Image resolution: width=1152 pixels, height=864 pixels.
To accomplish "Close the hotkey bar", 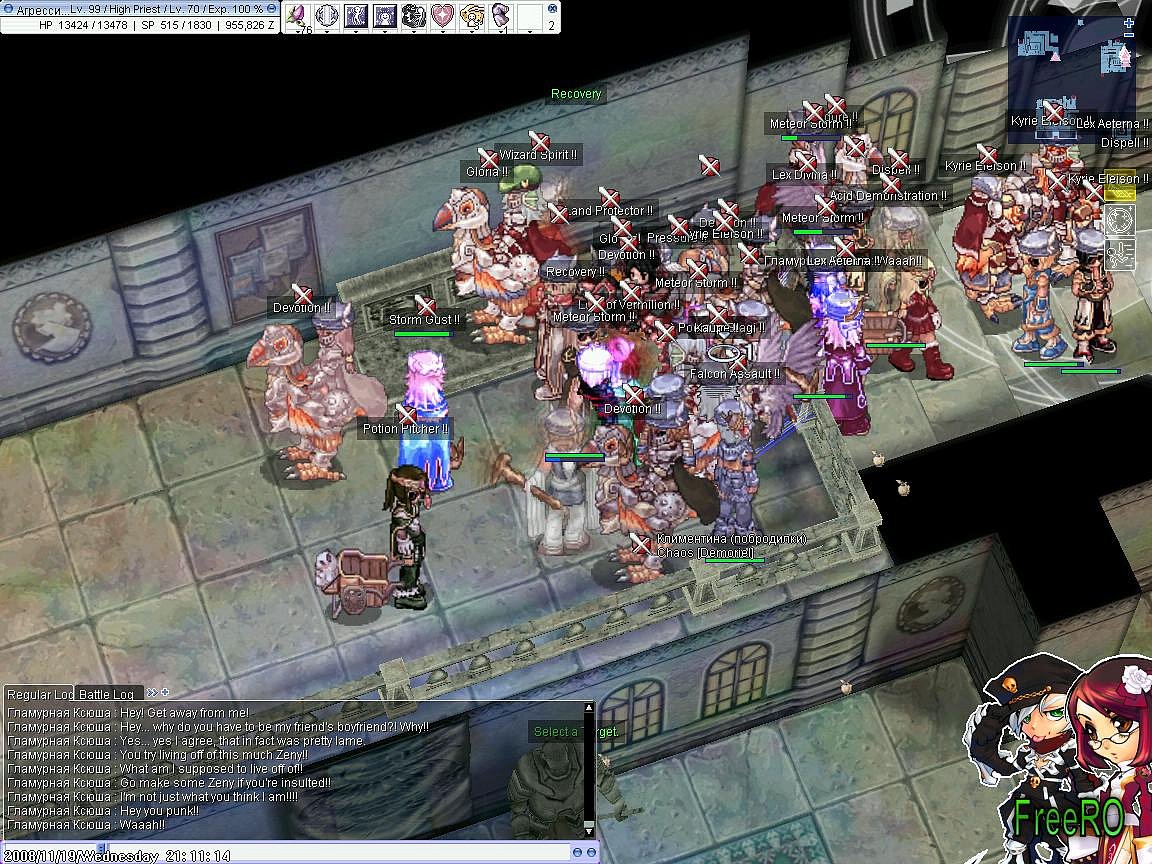I will (551, 8).
